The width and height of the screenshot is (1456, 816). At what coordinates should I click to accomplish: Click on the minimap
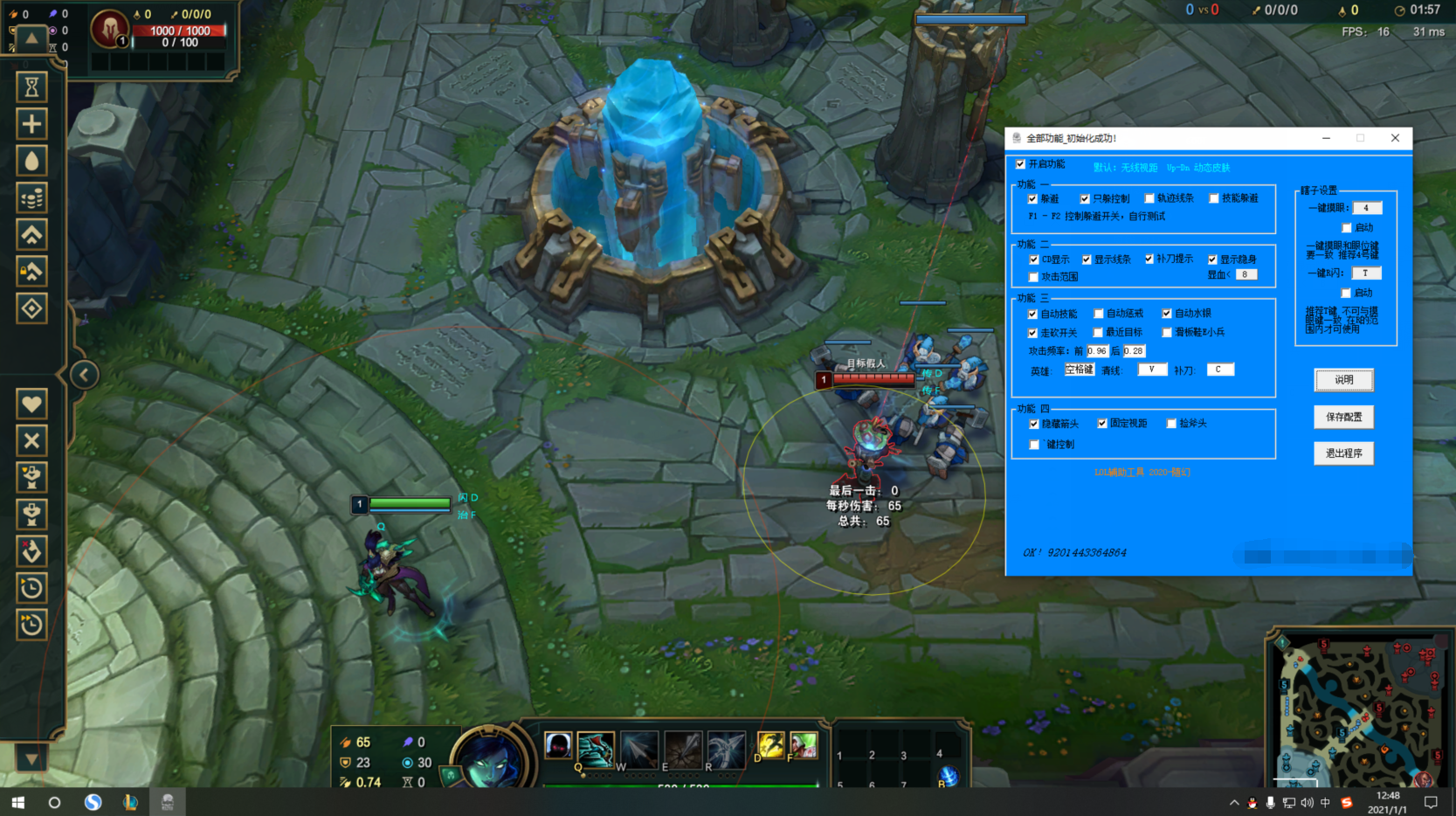point(1359,709)
